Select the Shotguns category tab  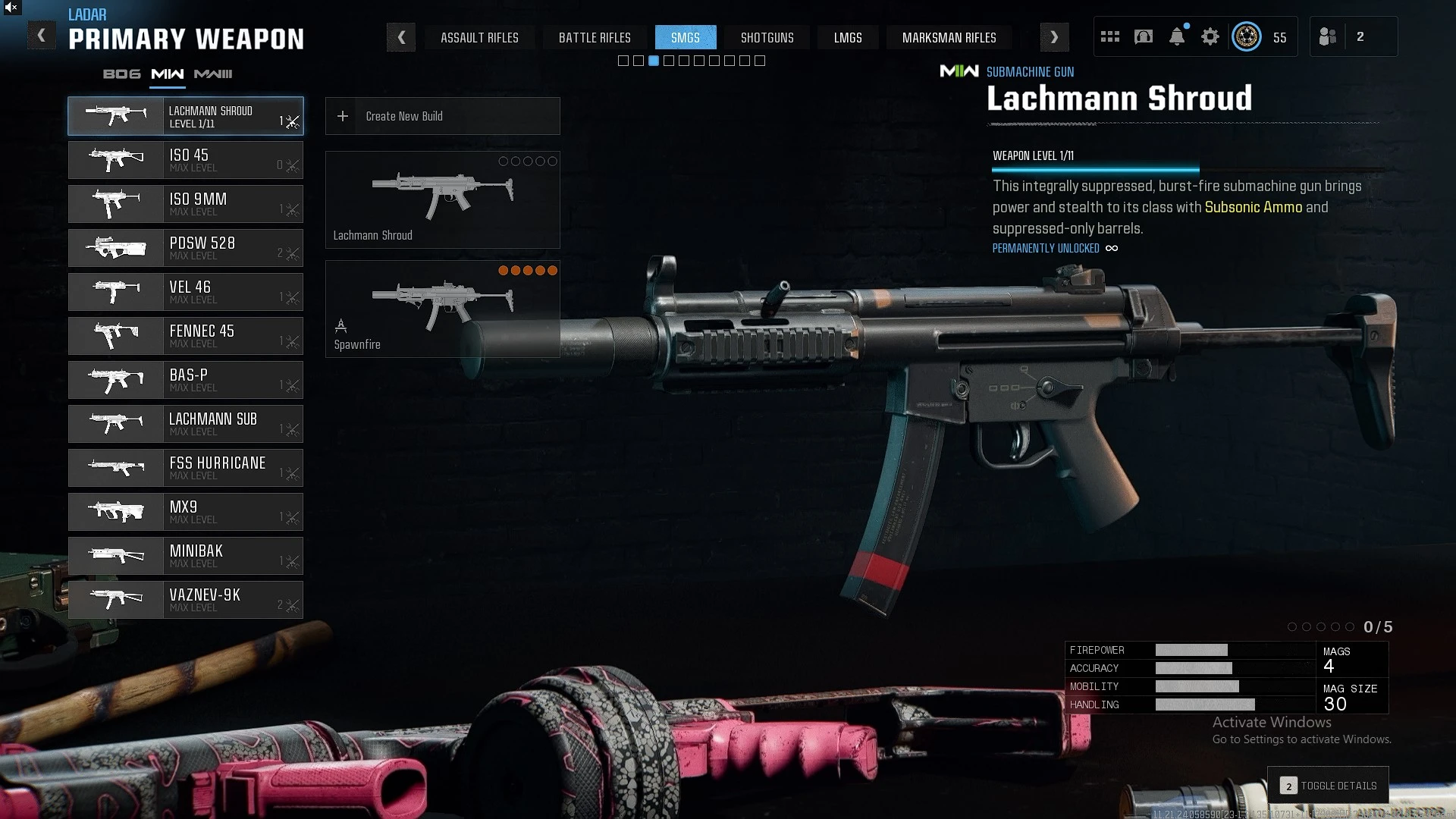point(767,38)
